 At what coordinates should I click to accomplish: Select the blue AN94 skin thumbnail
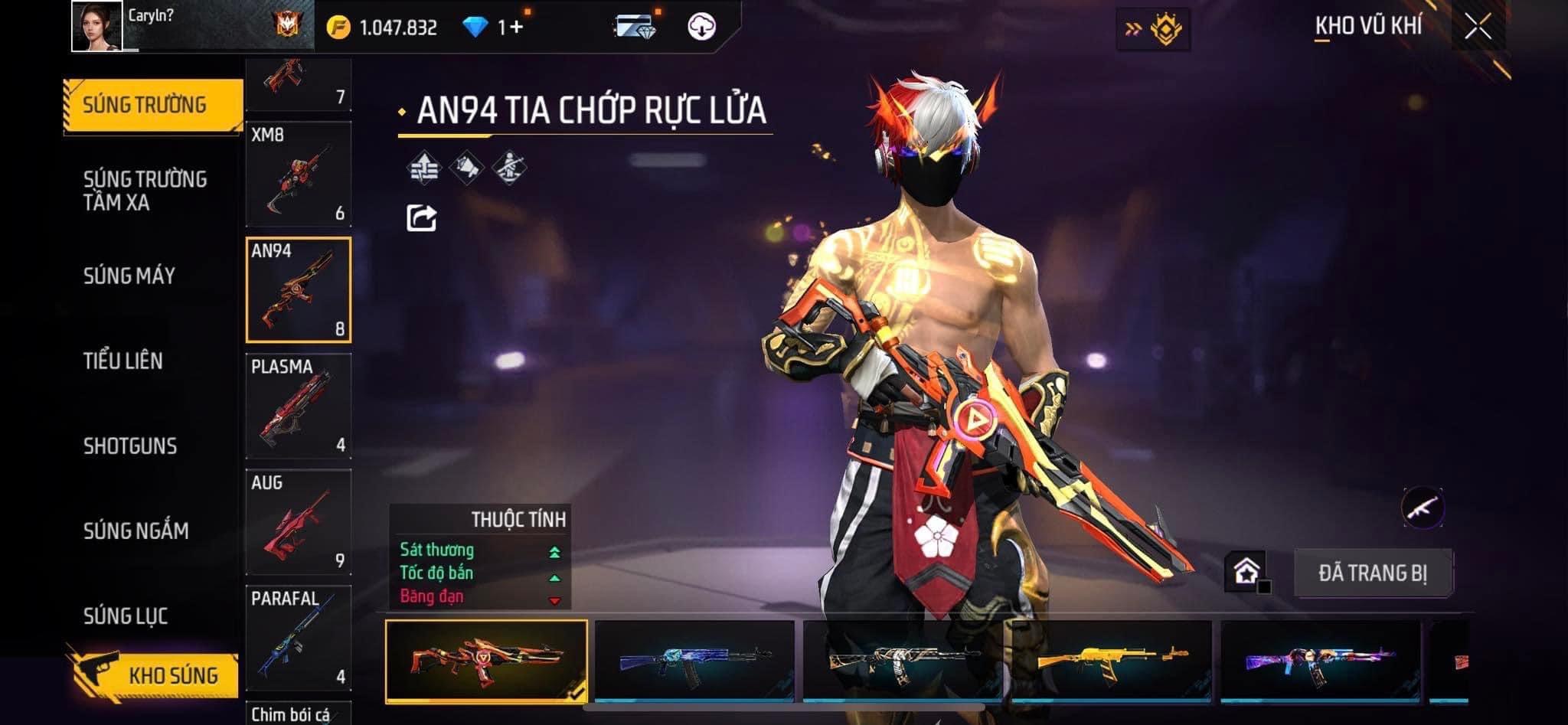pyautogui.click(x=694, y=660)
